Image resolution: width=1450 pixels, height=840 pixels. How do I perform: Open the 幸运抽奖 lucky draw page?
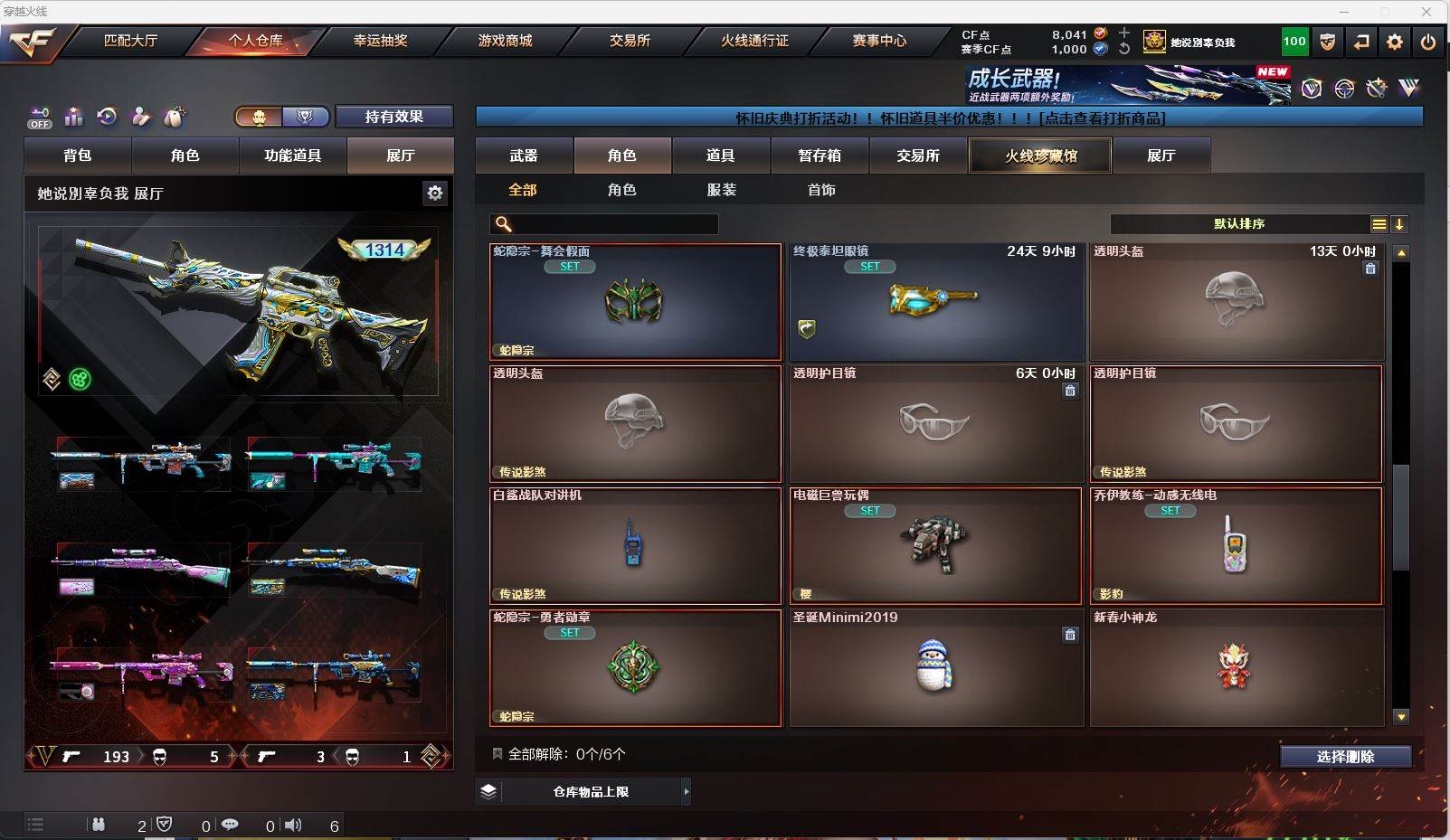pyautogui.click(x=380, y=41)
